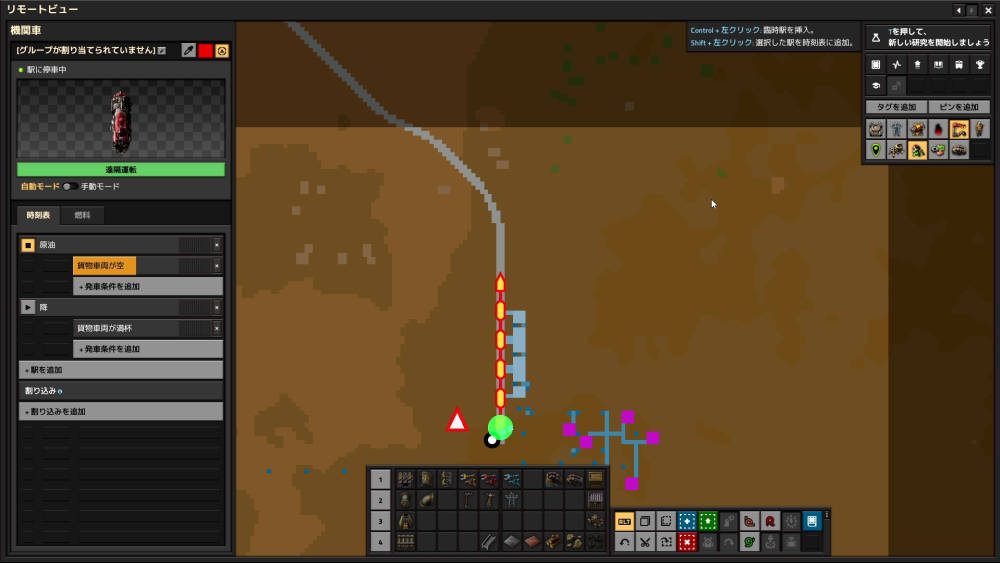Add a station with 駅を追加
This screenshot has height=563, width=1000.
(x=121, y=370)
